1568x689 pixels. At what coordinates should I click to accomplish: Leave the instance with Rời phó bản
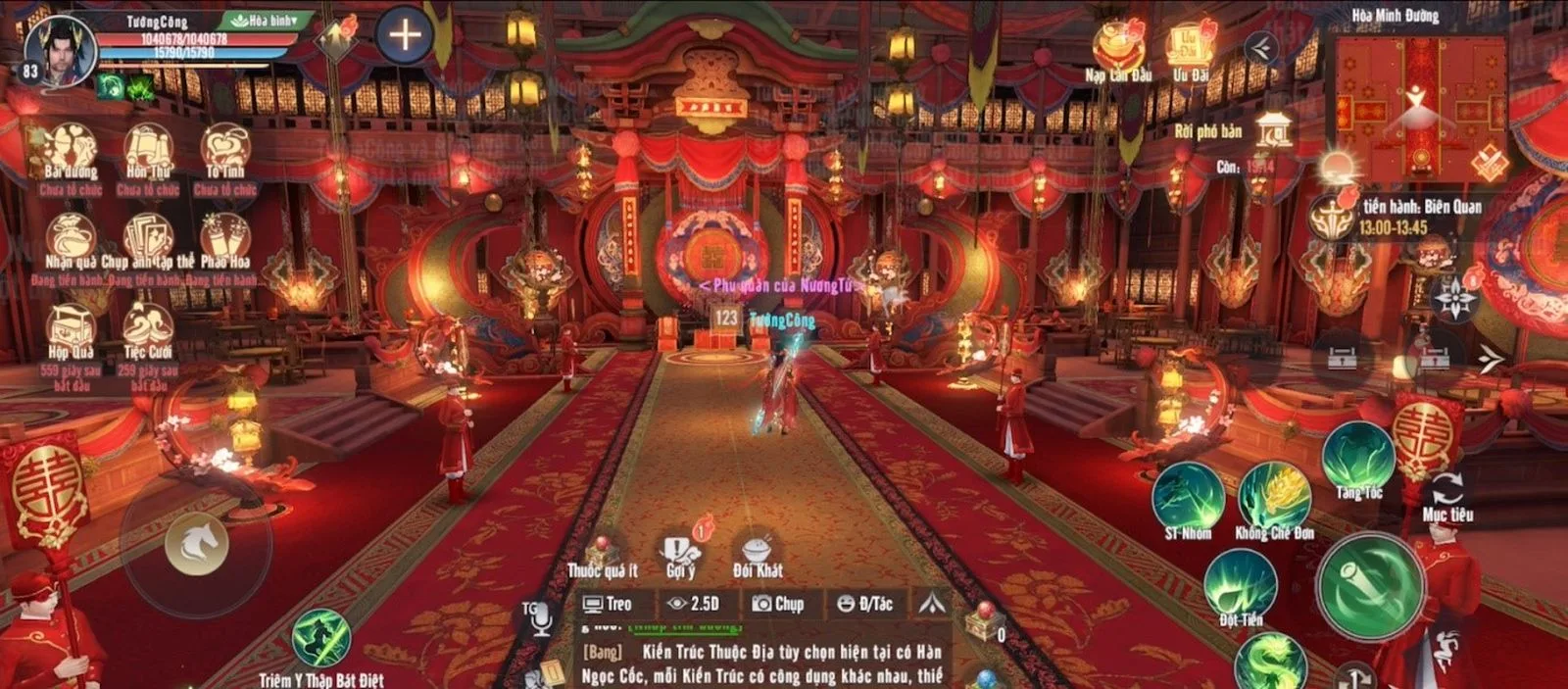1274,130
